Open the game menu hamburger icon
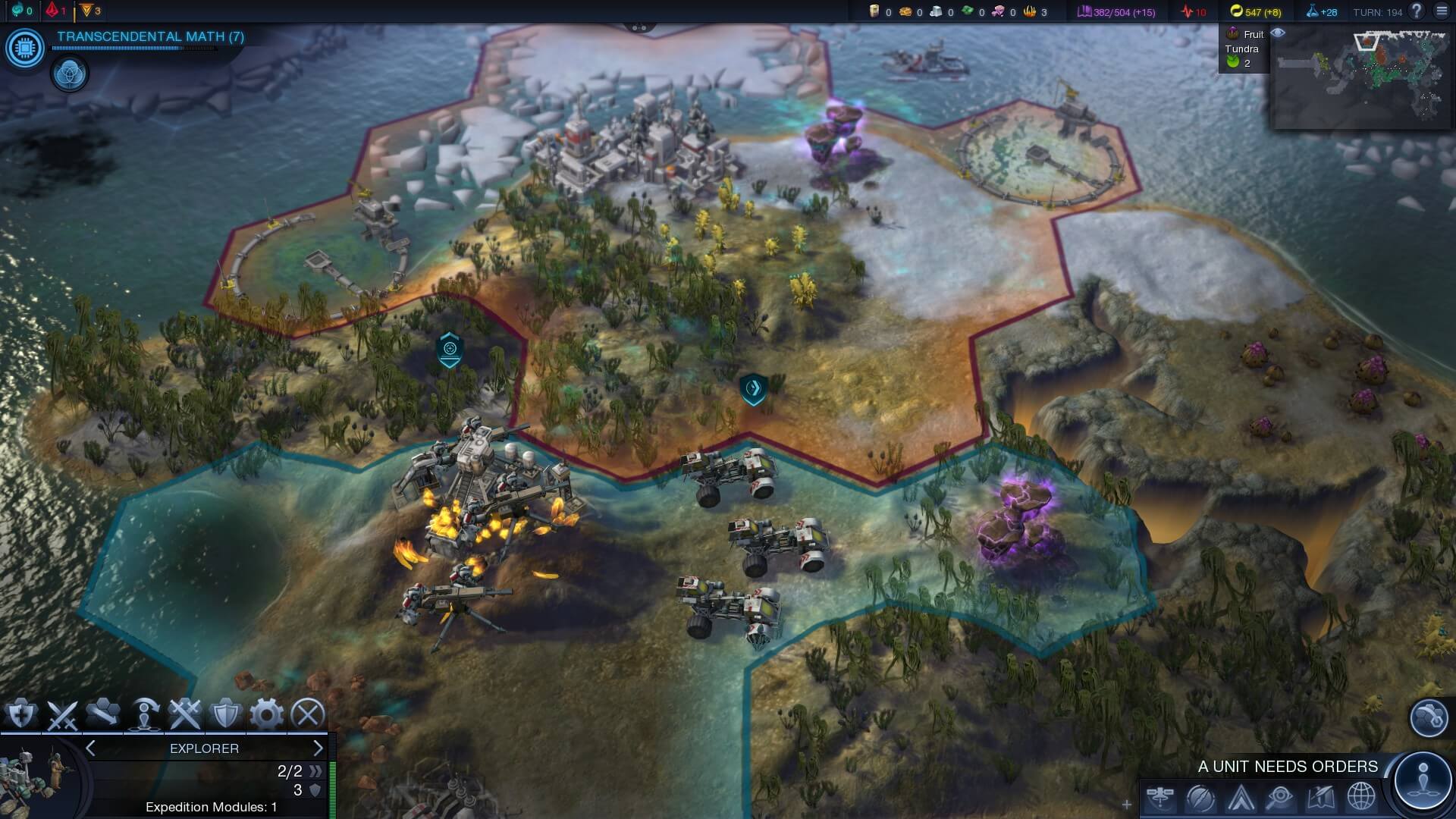The image size is (1456, 819). (1440, 11)
